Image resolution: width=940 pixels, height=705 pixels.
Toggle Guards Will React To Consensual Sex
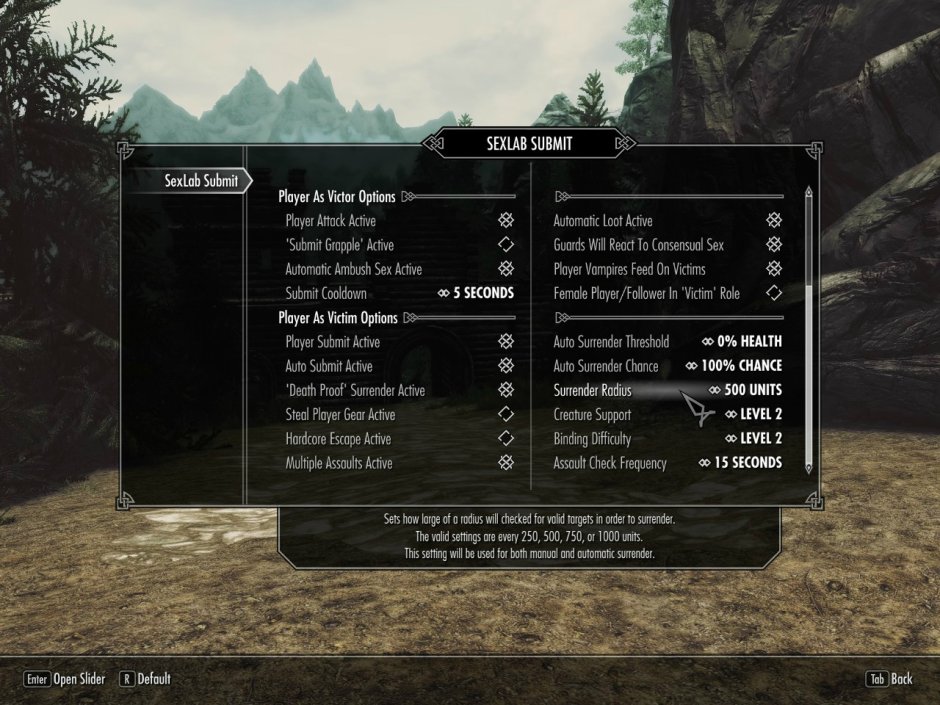coord(773,245)
